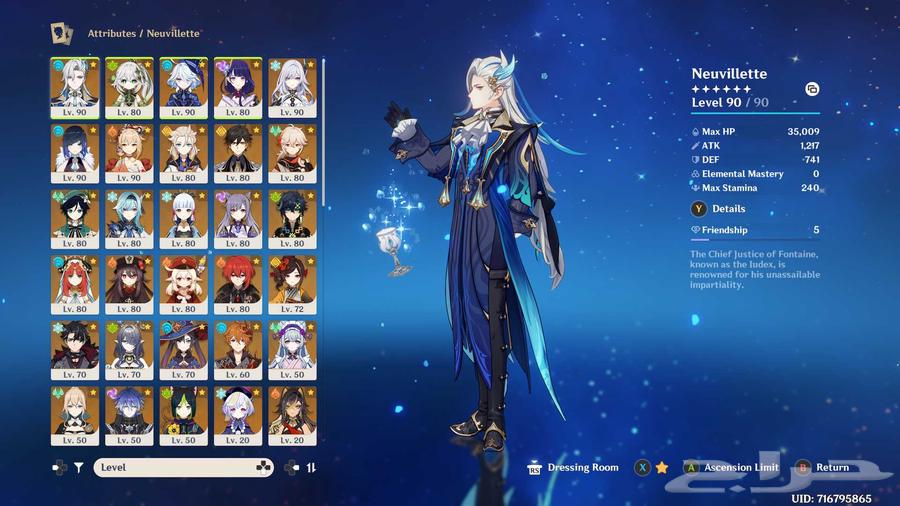Choose Zhongli from the roster

[x=238, y=152]
